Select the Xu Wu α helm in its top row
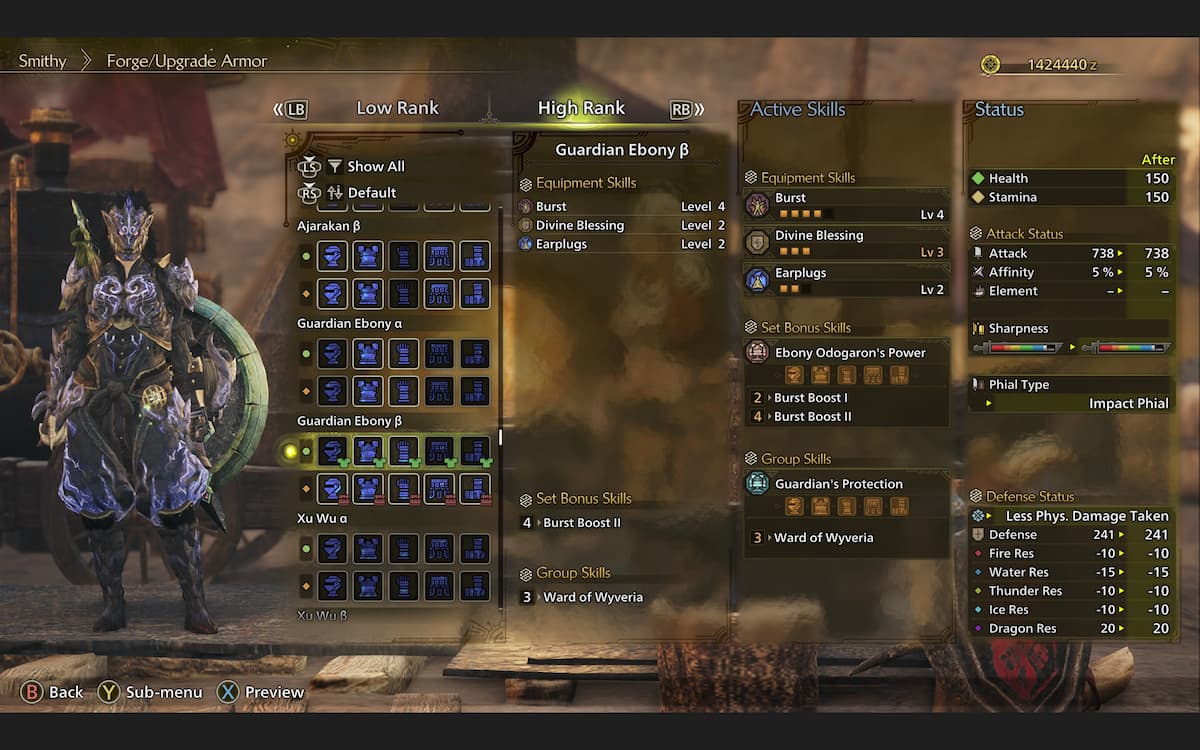 pos(332,549)
